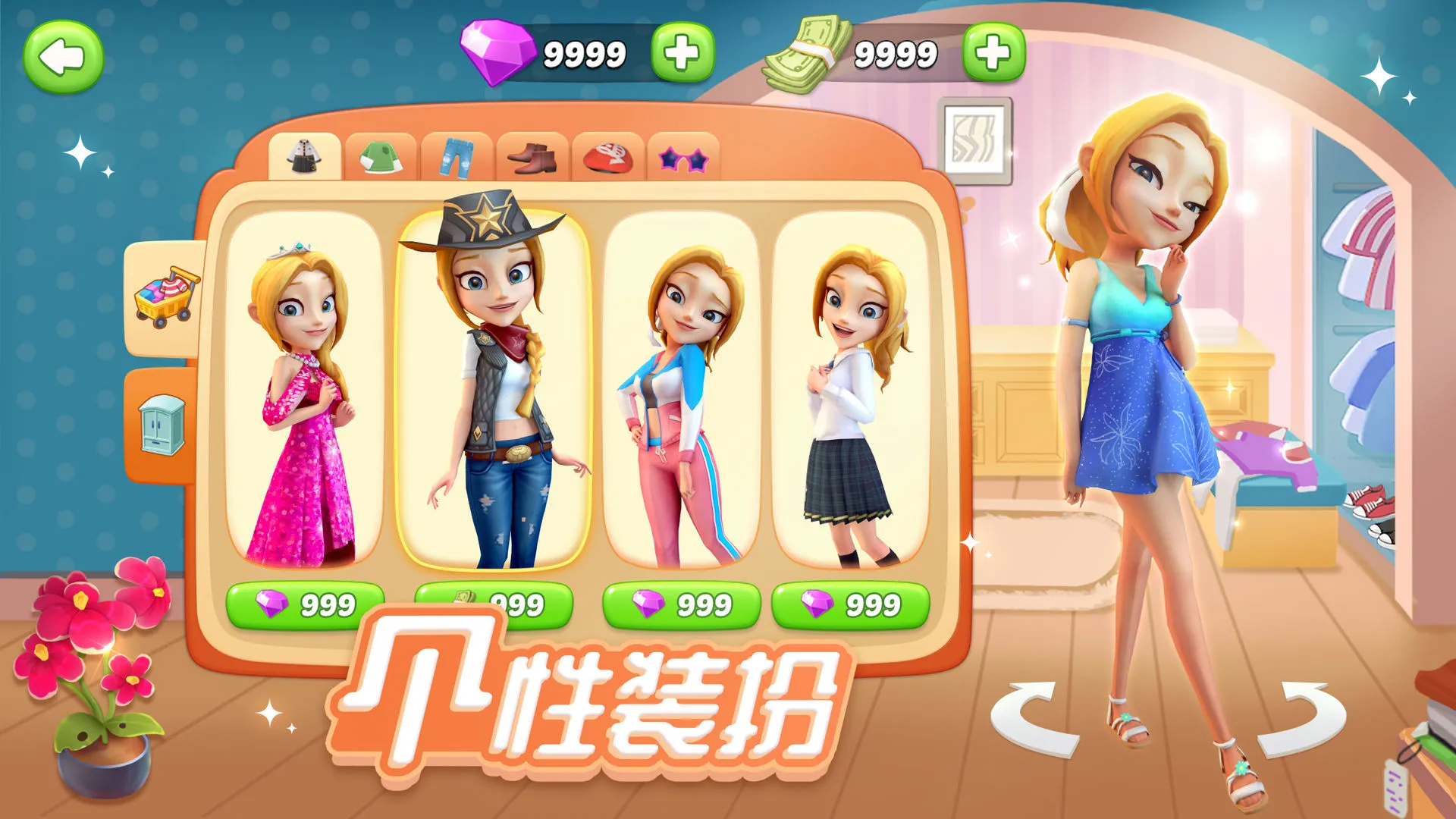This screenshot has width=1456, height=819.
Task: Select the boots footwear category
Action: tap(532, 157)
